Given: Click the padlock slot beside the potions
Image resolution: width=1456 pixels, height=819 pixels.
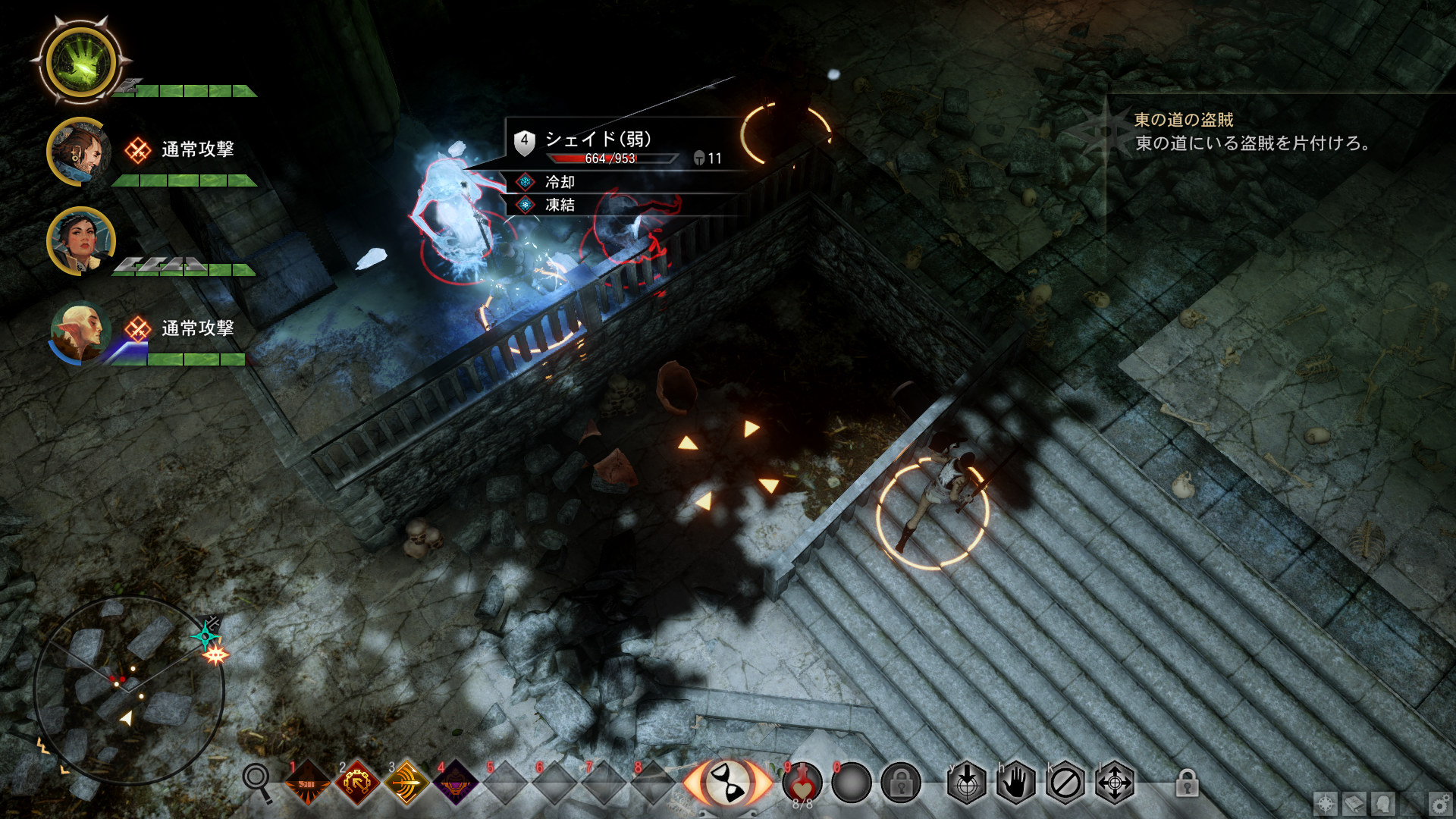Looking at the screenshot, I should 901,782.
